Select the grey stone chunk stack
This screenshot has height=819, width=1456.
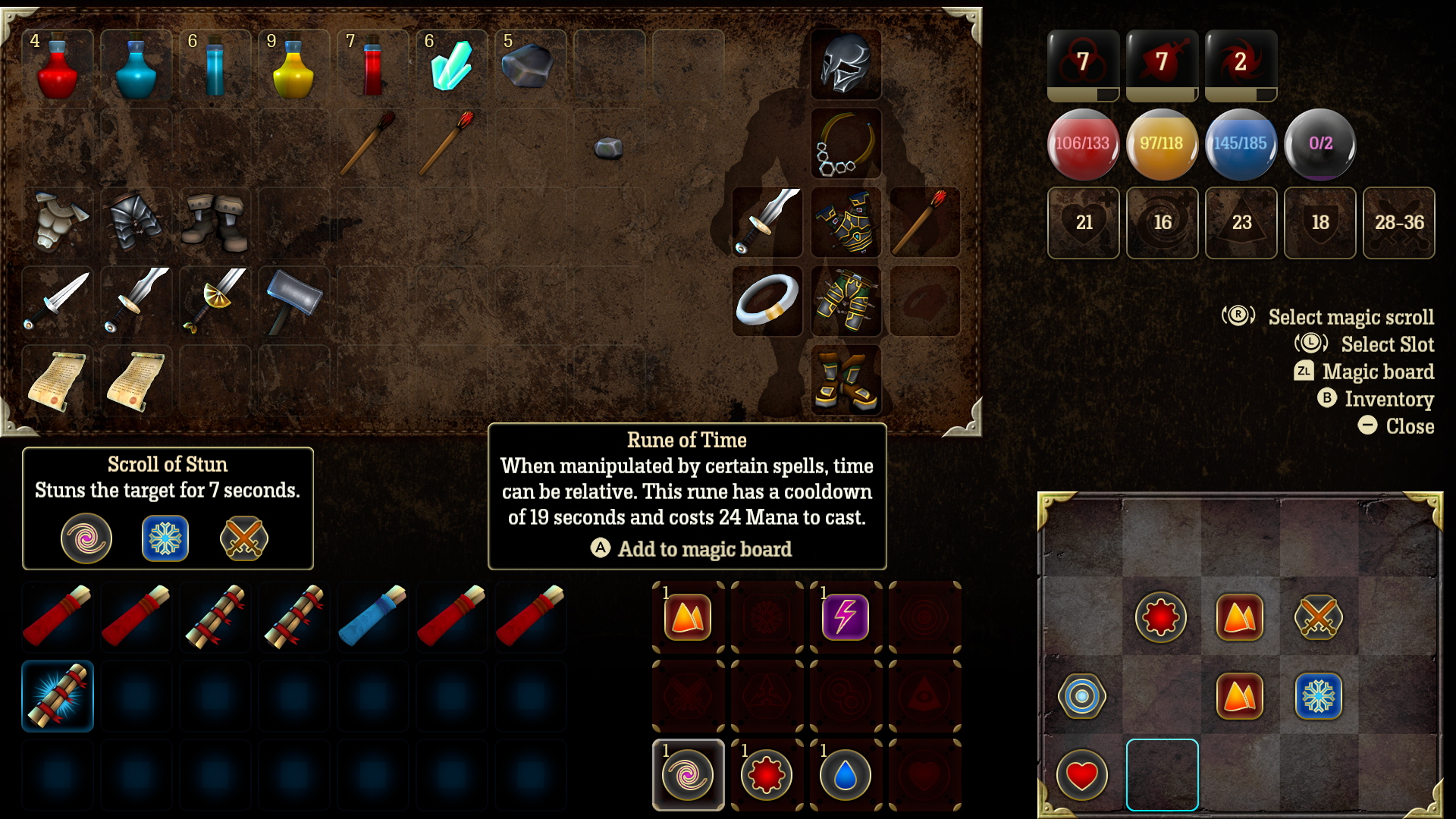point(530,65)
